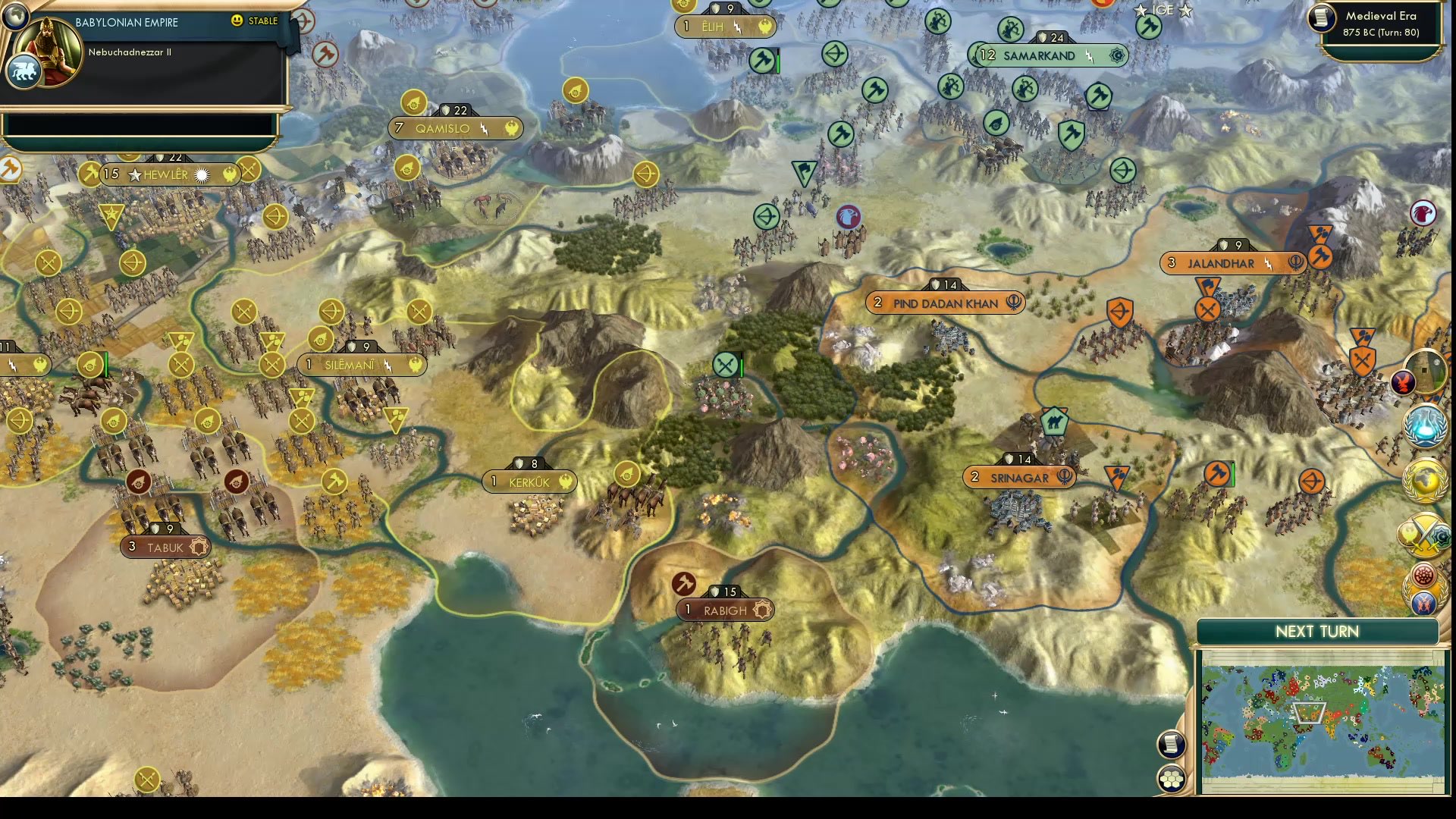Expand the Pind Dadan Khan city banner
The height and width of the screenshot is (819, 1456).
click(945, 303)
